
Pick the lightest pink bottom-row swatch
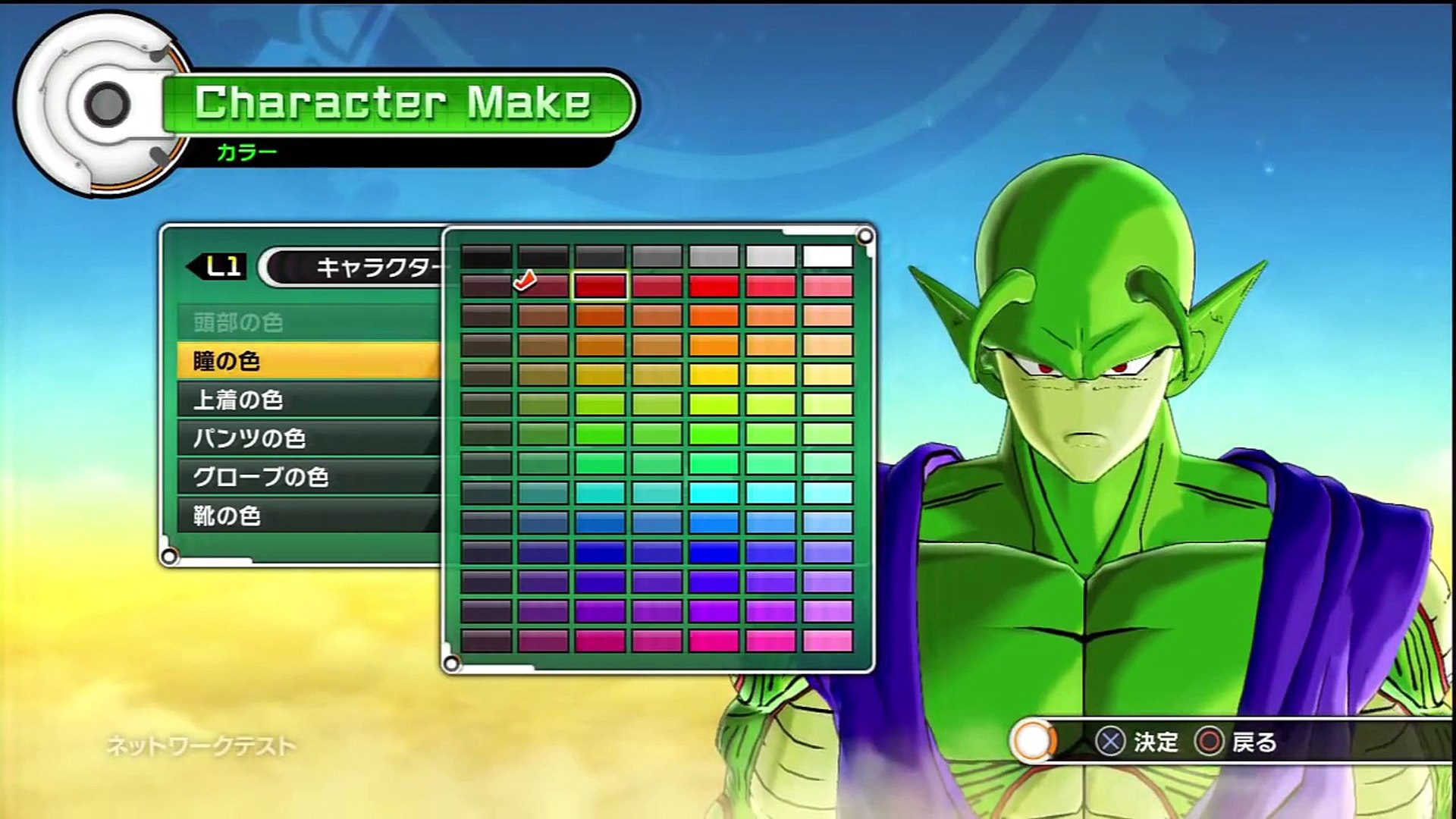(827, 641)
